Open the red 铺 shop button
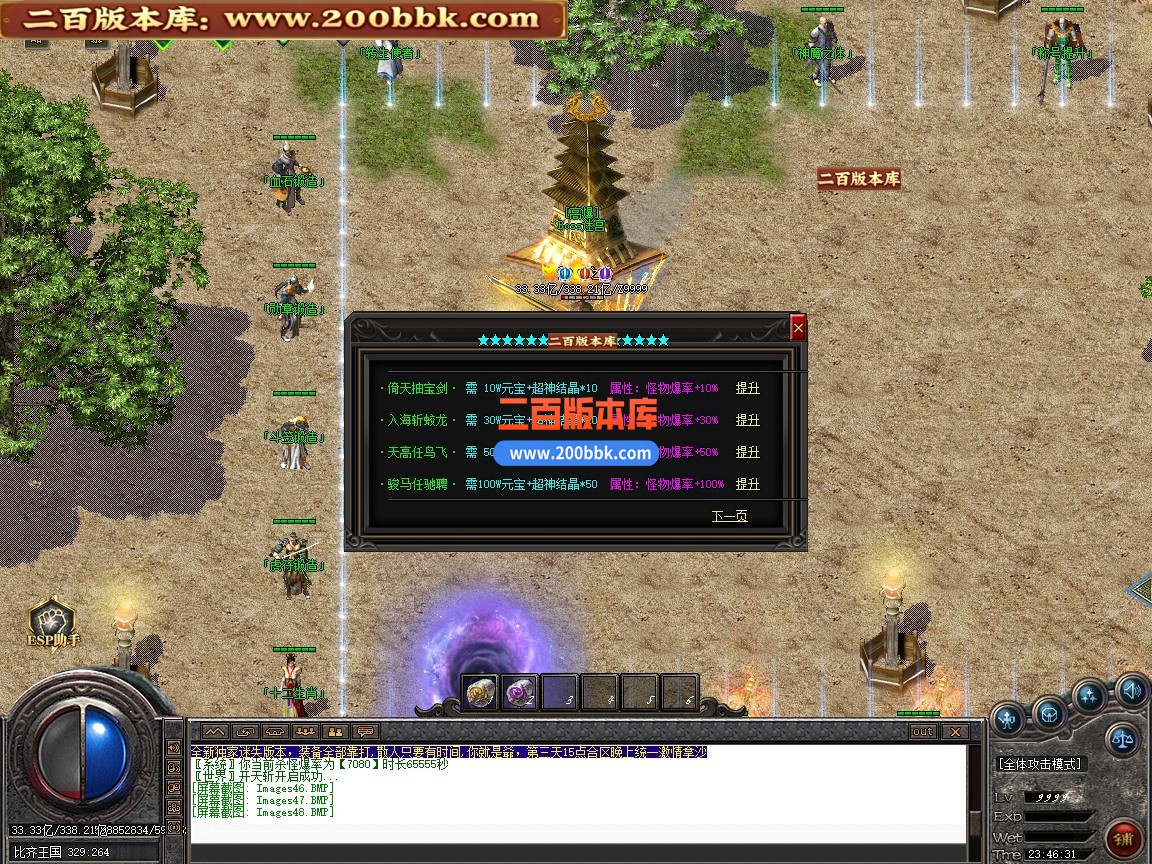Viewport: 1152px width, 864px height. tap(1124, 838)
